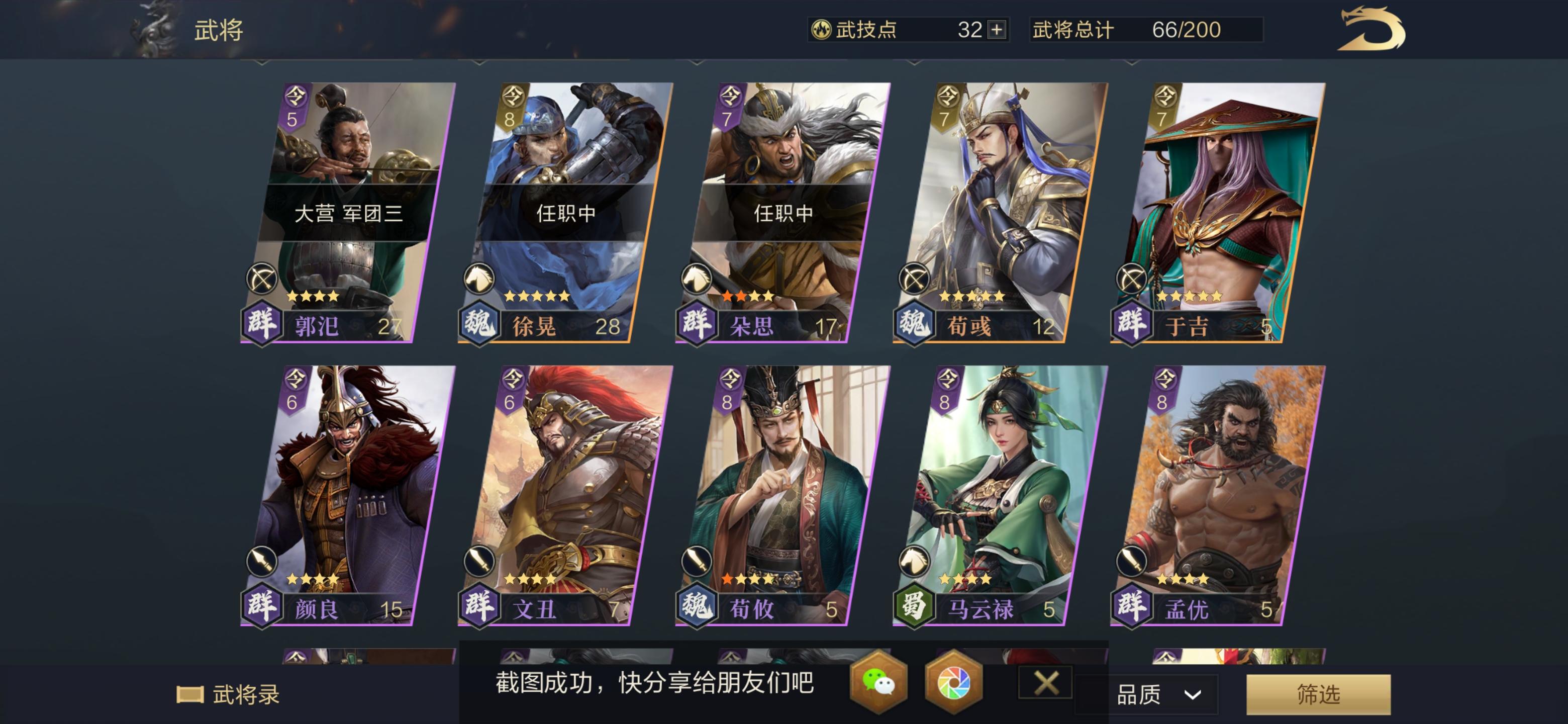Tap the plus button beside 武技点
This screenshot has height=724, width=1568.
[996, 29]
